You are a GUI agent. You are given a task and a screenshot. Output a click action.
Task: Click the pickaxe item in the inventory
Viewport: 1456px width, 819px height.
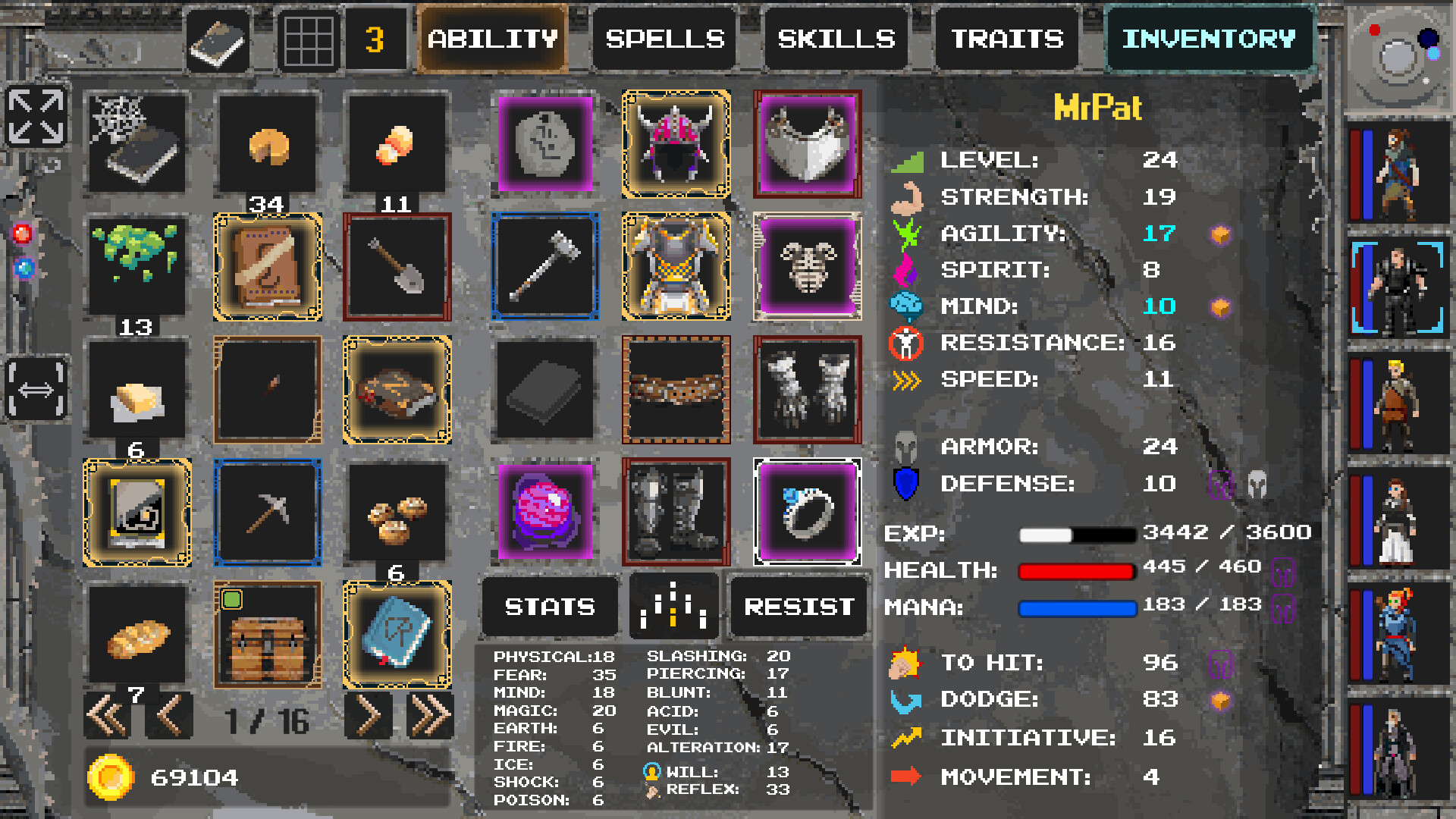(267, 510)
